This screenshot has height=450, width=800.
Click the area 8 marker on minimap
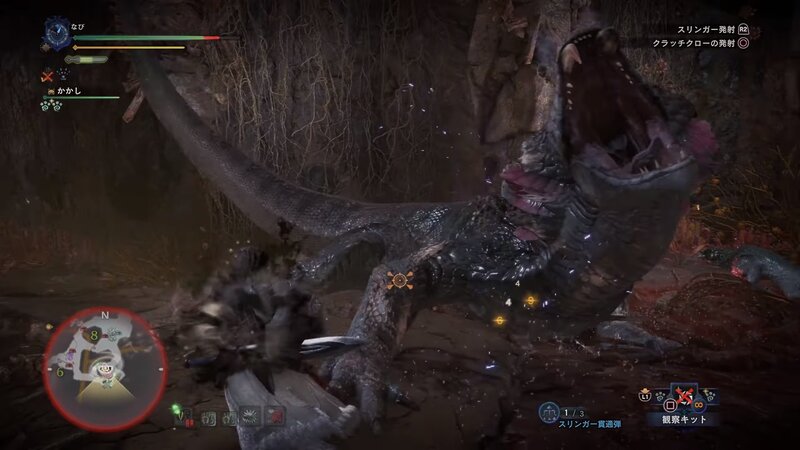[93, 335]
